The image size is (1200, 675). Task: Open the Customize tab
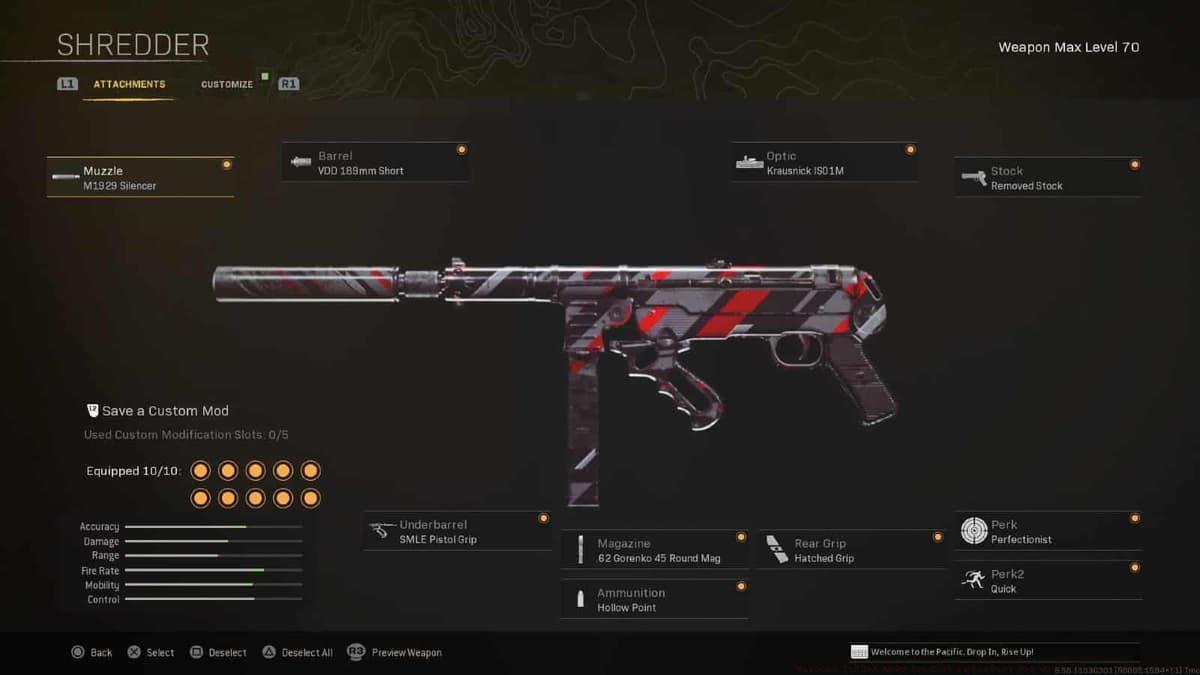tap(227, 85)
